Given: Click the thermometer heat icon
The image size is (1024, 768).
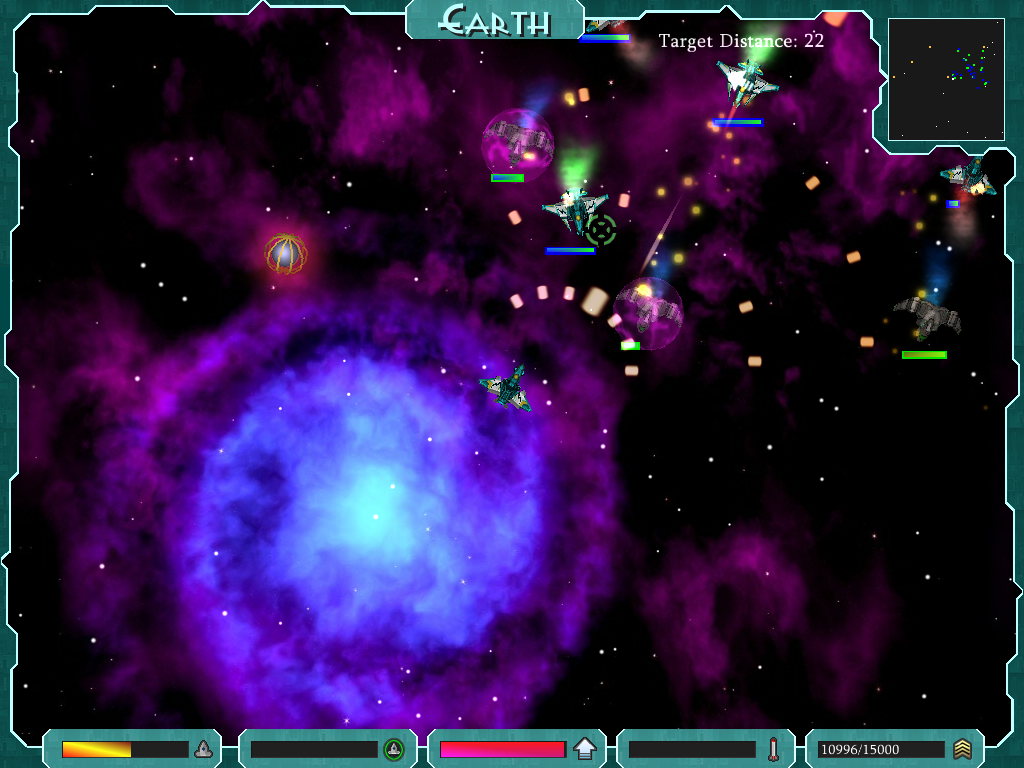Looking at the screenshot, I should point(773,749).
